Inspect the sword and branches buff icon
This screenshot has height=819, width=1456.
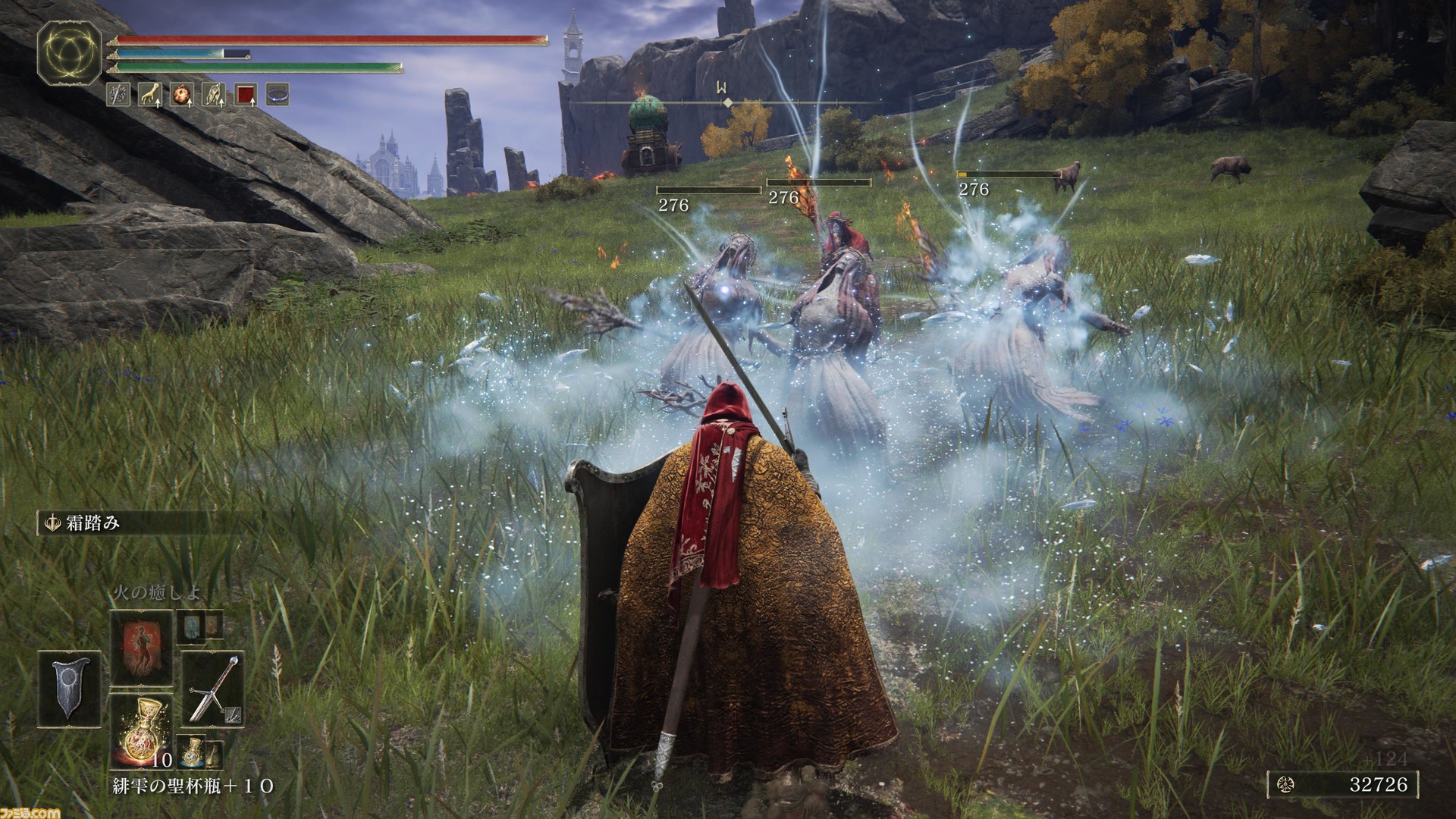pos(118,95)
